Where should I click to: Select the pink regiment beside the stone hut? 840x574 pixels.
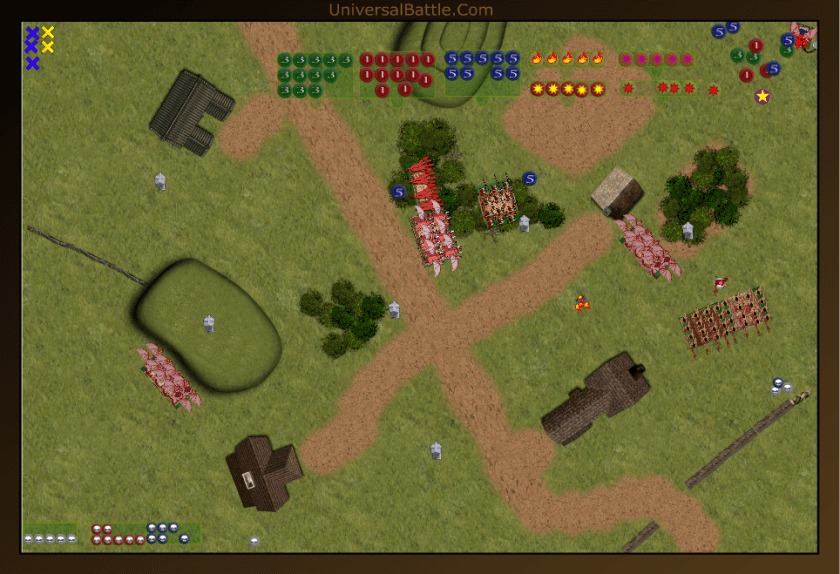648,245
